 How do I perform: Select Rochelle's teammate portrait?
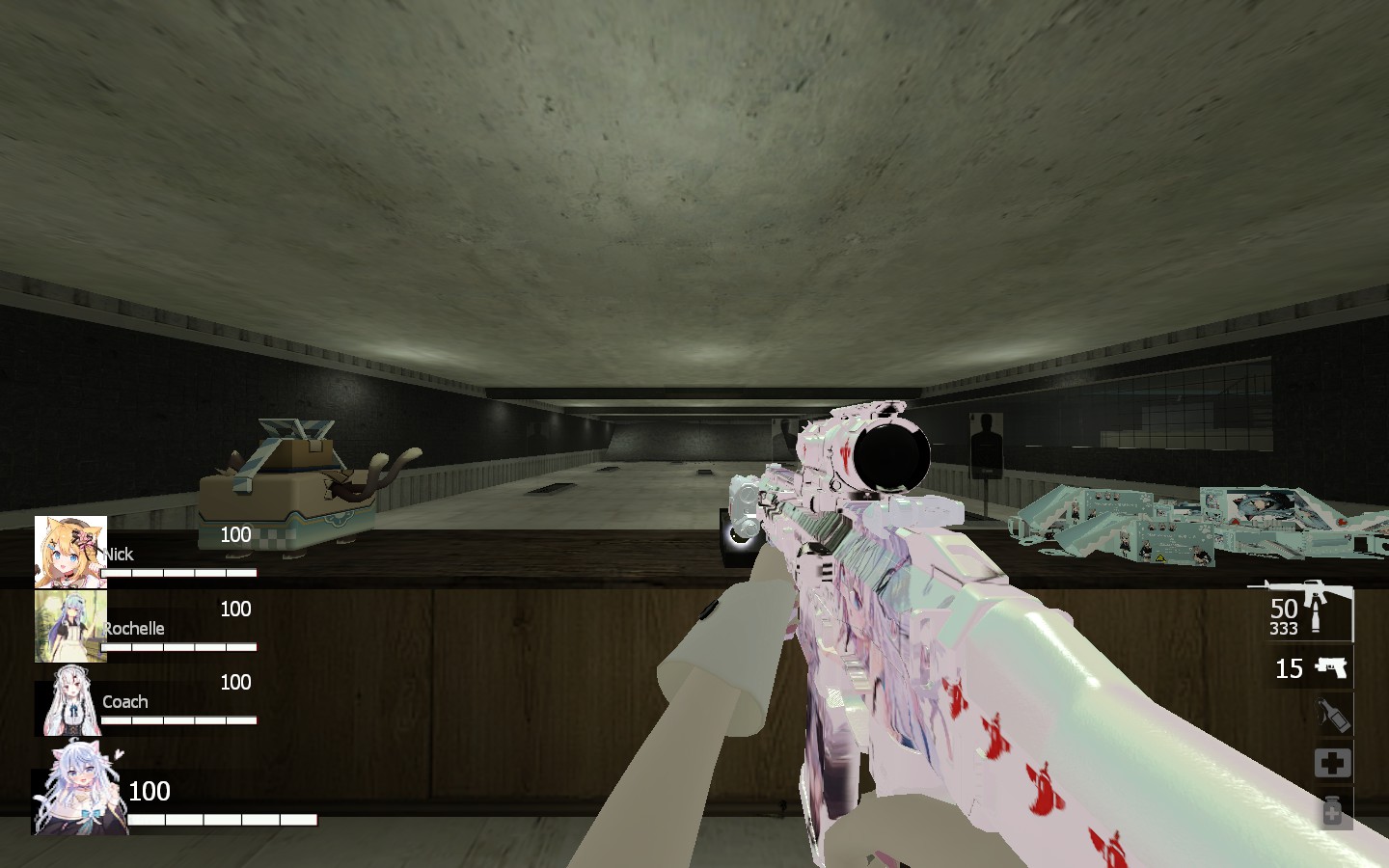click(69, 626)
